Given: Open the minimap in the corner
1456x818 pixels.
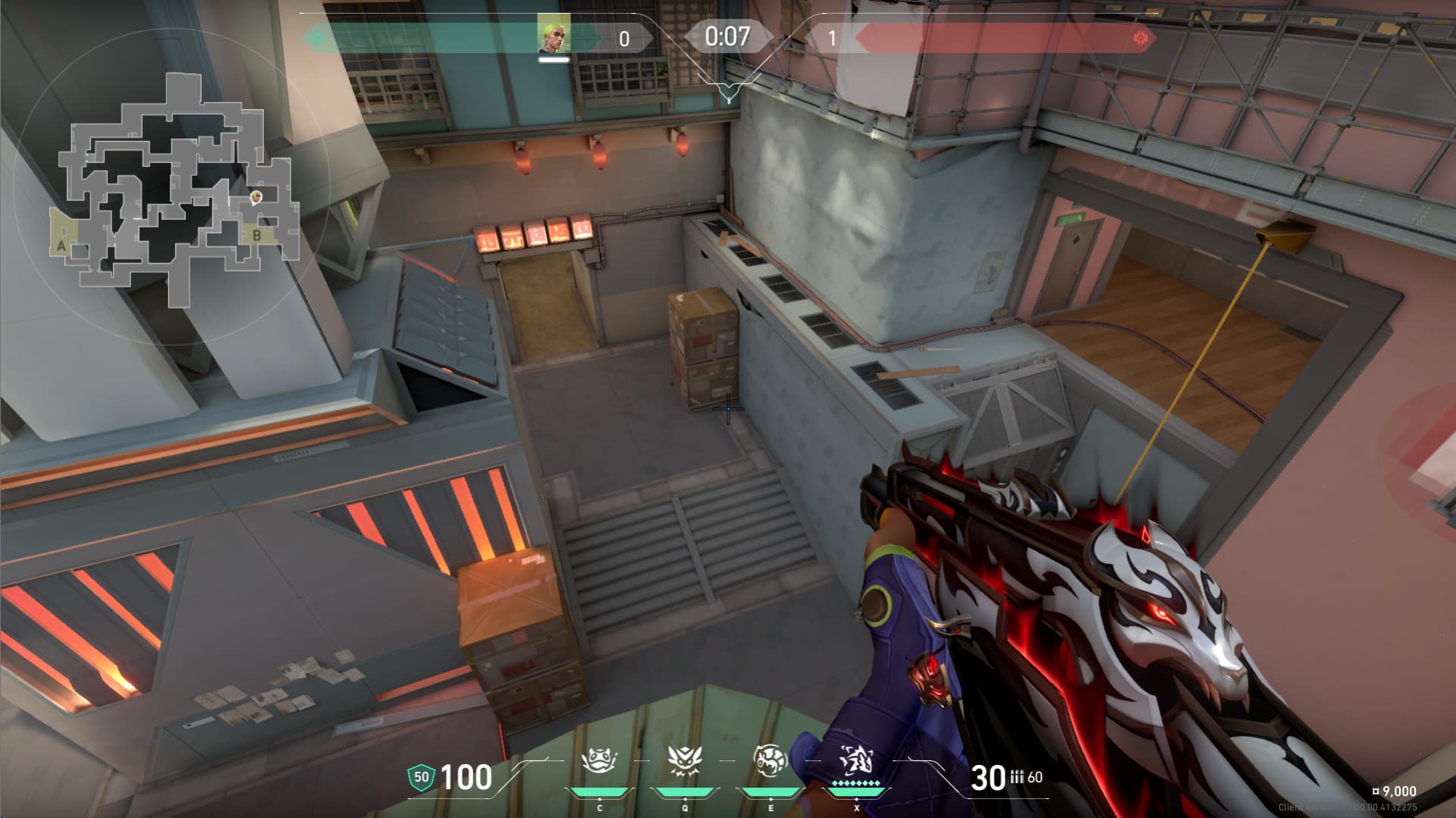Looking at the screenshot, I should tap(174, 190).
